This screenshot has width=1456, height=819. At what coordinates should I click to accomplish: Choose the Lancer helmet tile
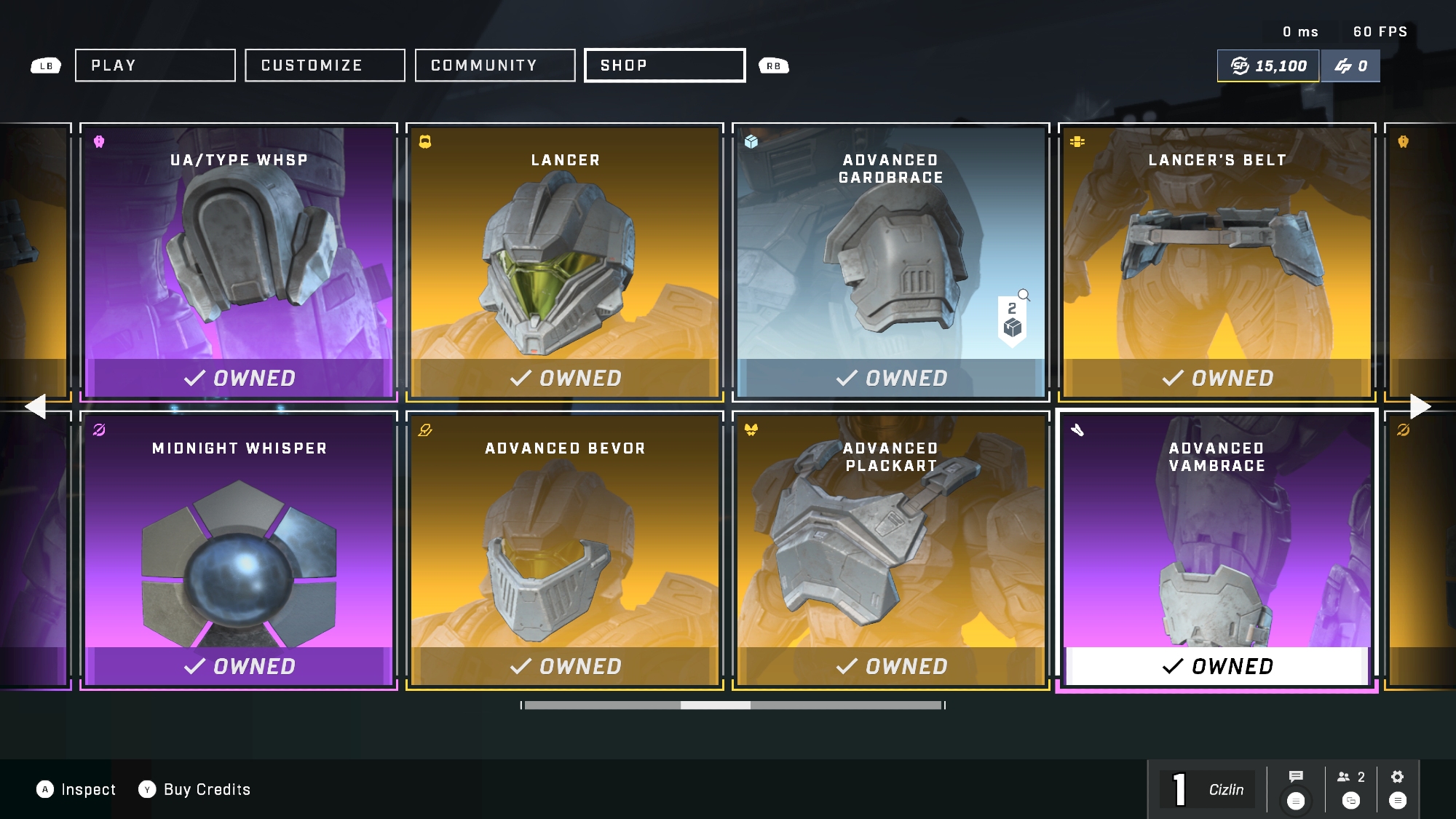tap(565, 262)
